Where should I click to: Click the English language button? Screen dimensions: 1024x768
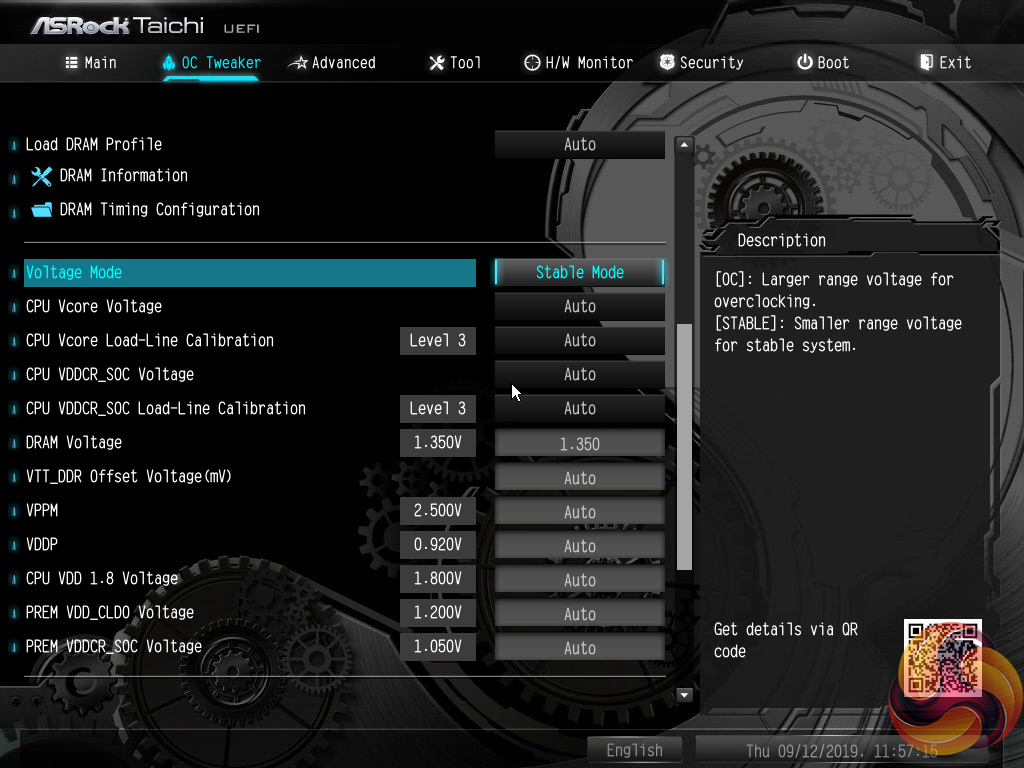(634, 750)
